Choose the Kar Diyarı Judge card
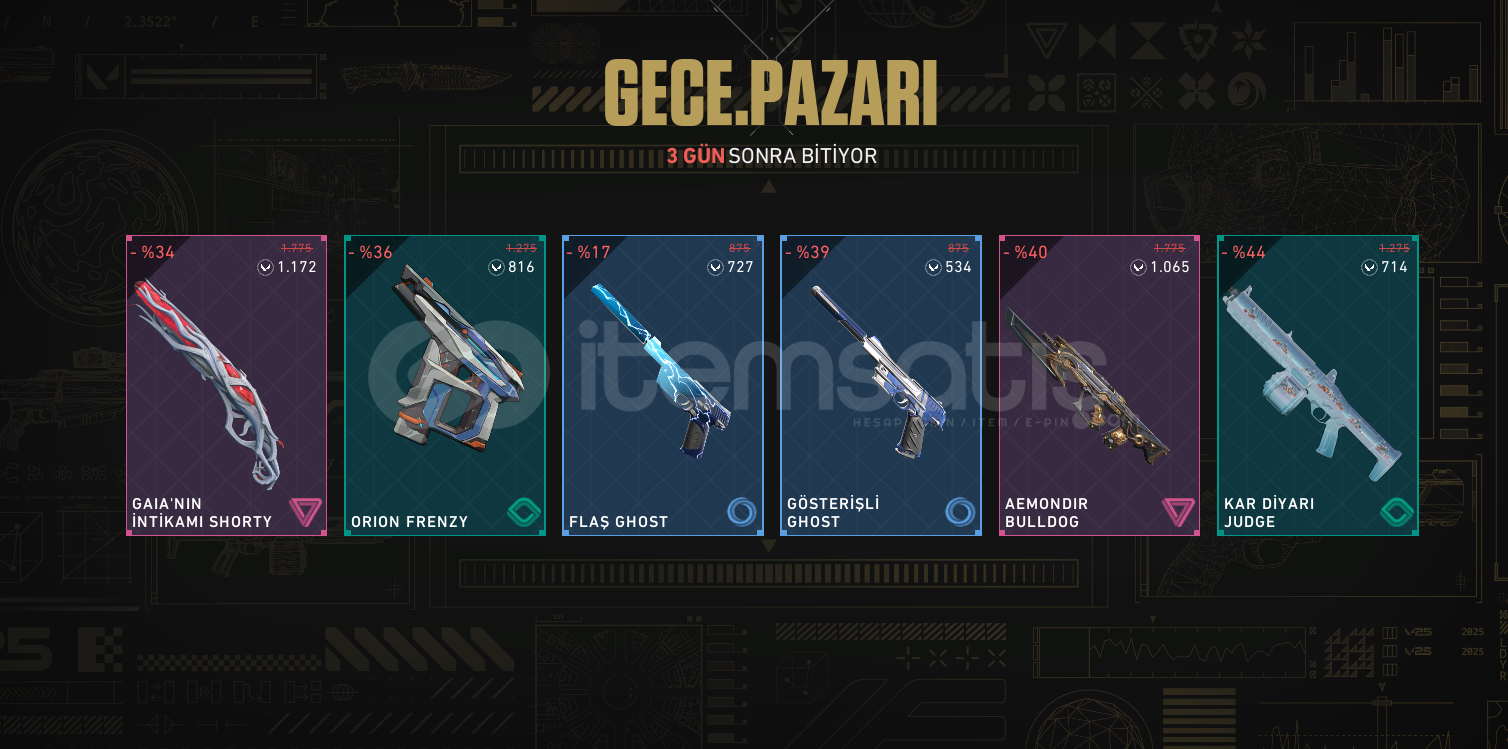Viewport: 1508px width, 749px height. [x=1317, y=385]
